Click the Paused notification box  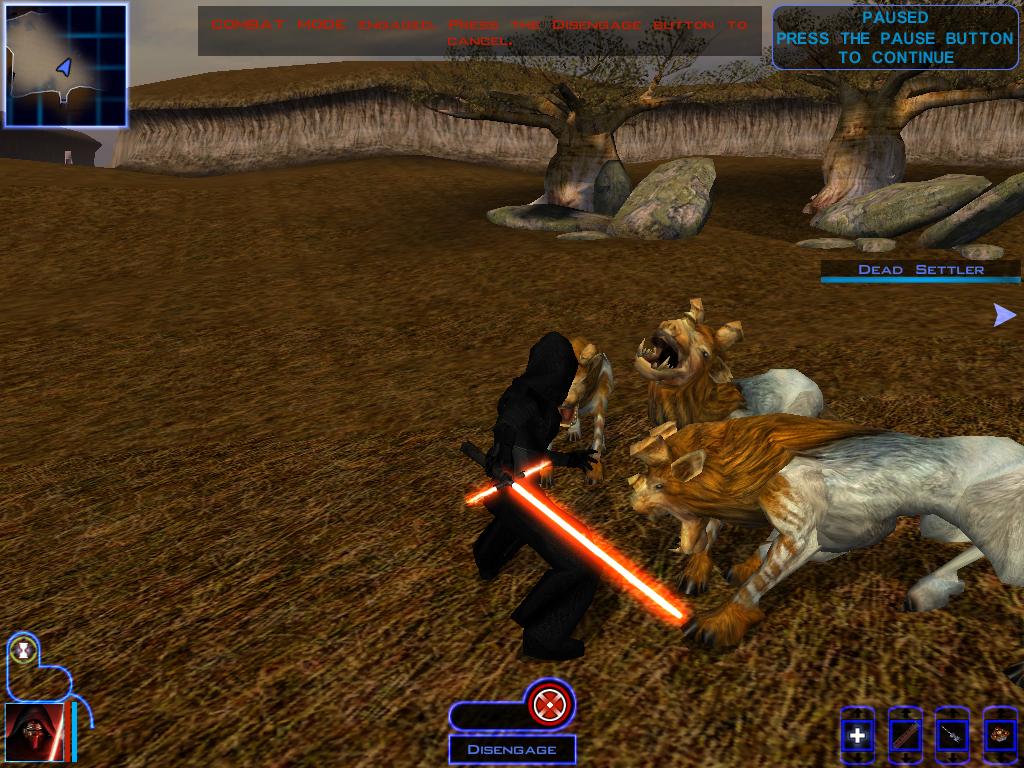click(894, 38)
